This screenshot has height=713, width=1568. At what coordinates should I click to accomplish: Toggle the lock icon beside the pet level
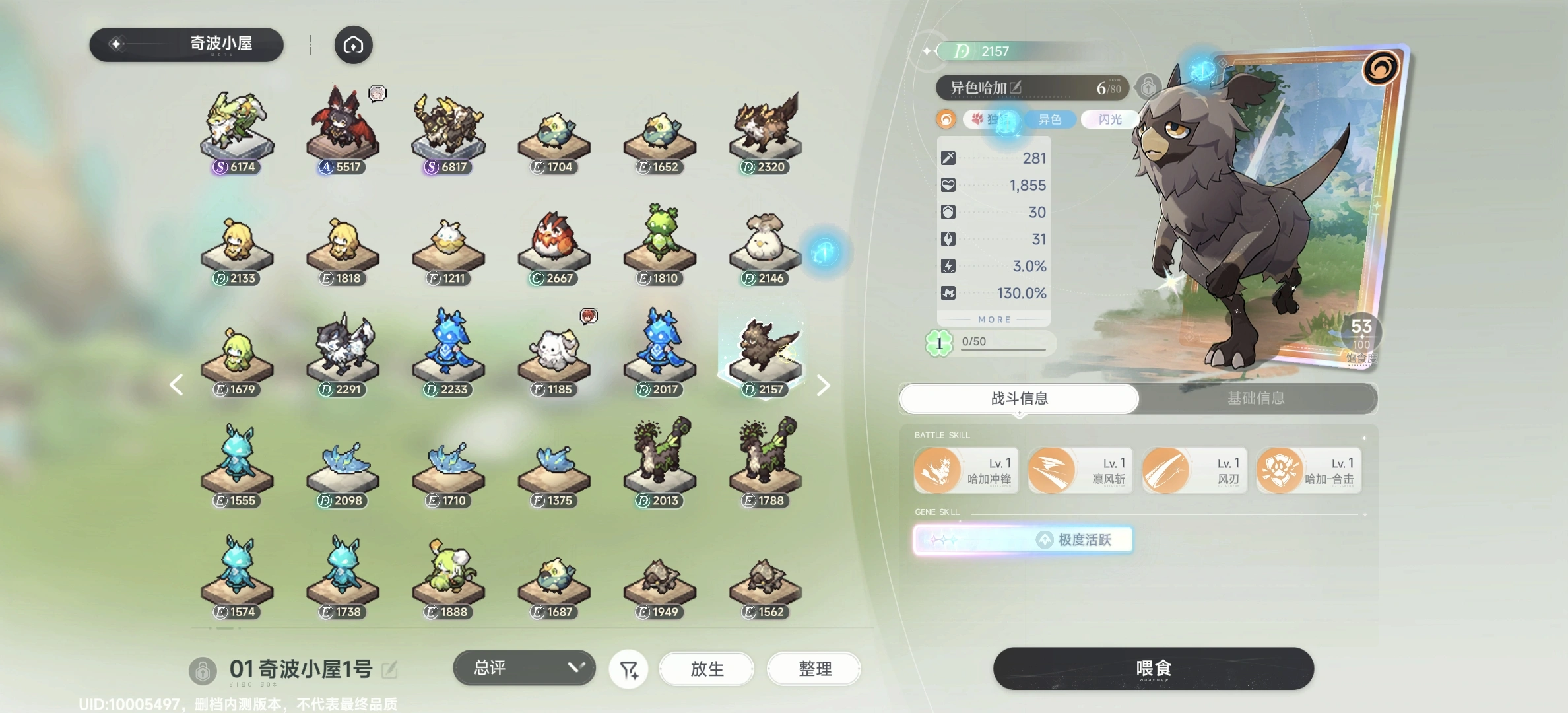click(1148, 87)
